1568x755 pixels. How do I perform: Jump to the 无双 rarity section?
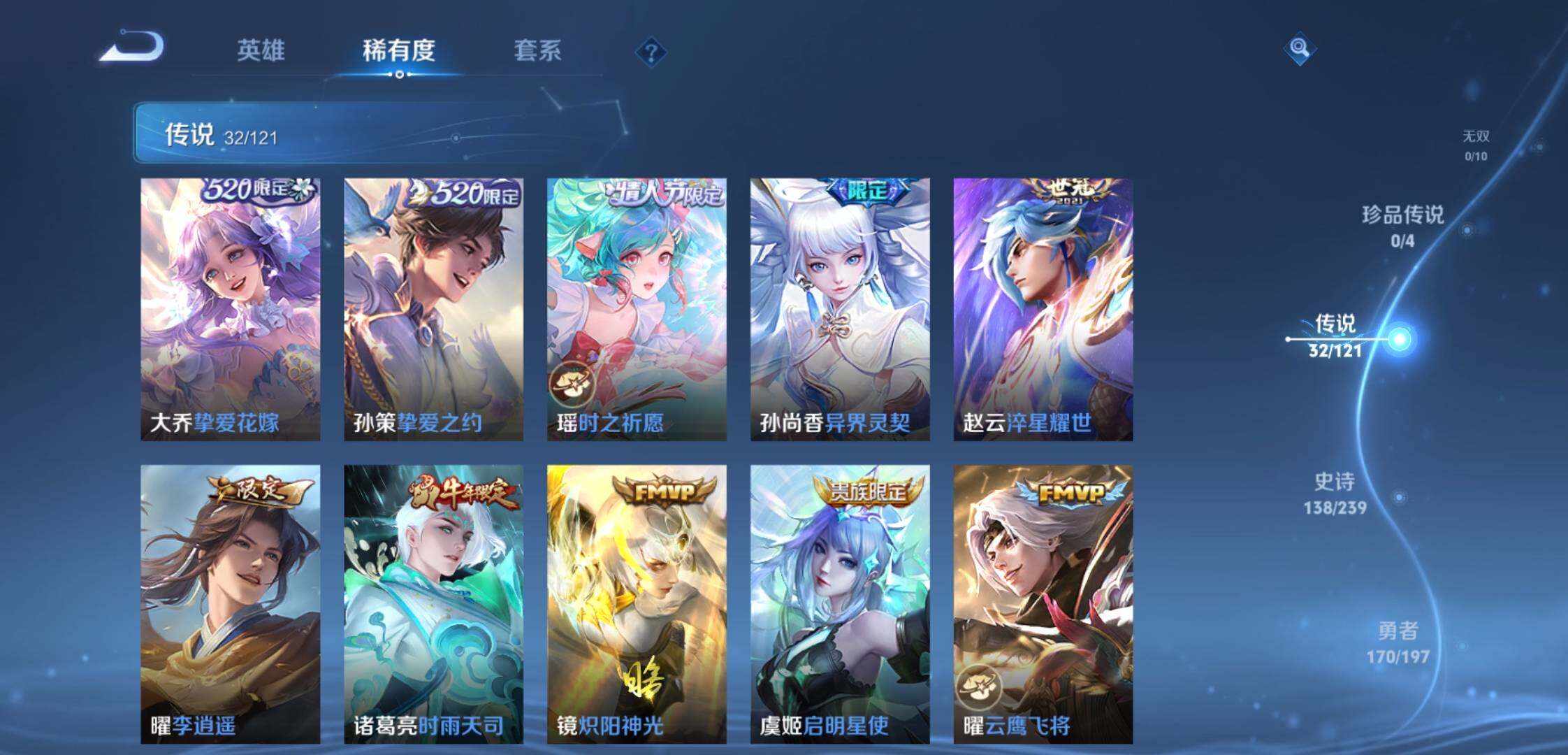pos(1476,145)
